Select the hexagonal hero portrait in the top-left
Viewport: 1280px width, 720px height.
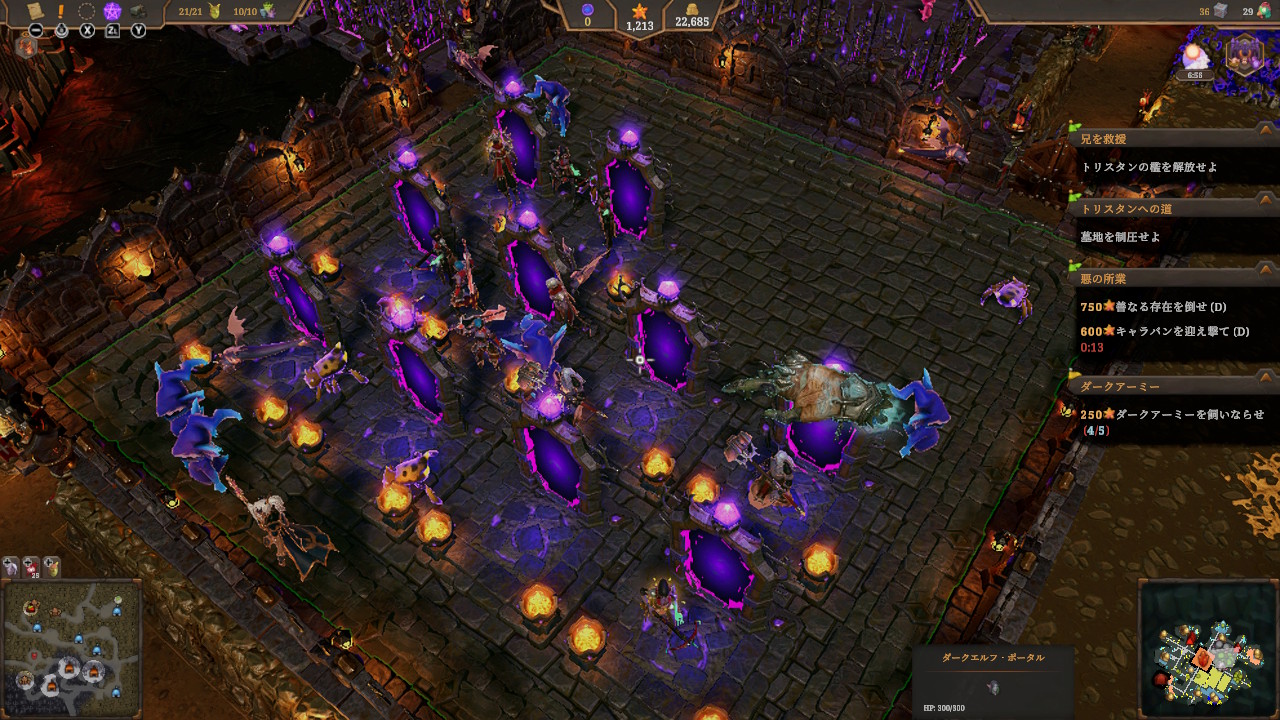click(x=25, y=47)
